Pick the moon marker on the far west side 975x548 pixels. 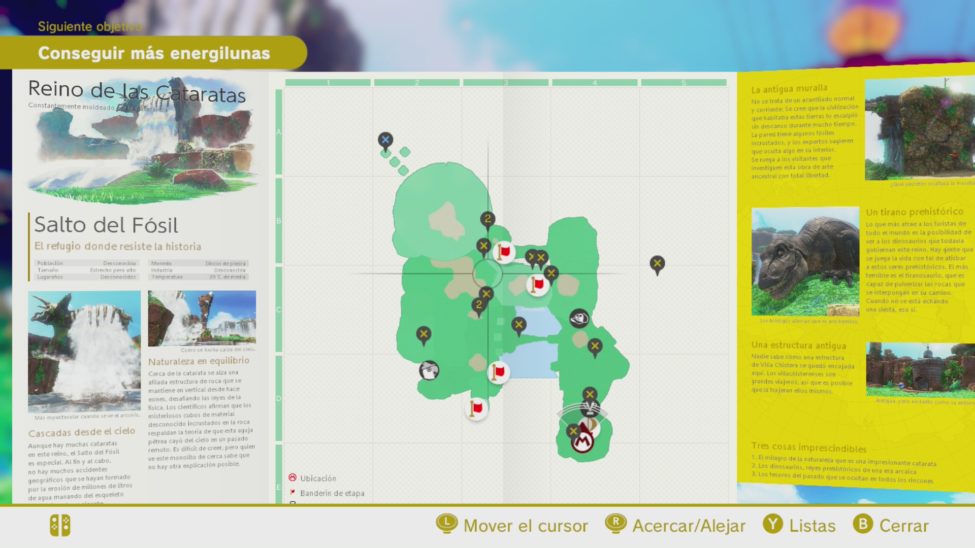coord(423,334)
